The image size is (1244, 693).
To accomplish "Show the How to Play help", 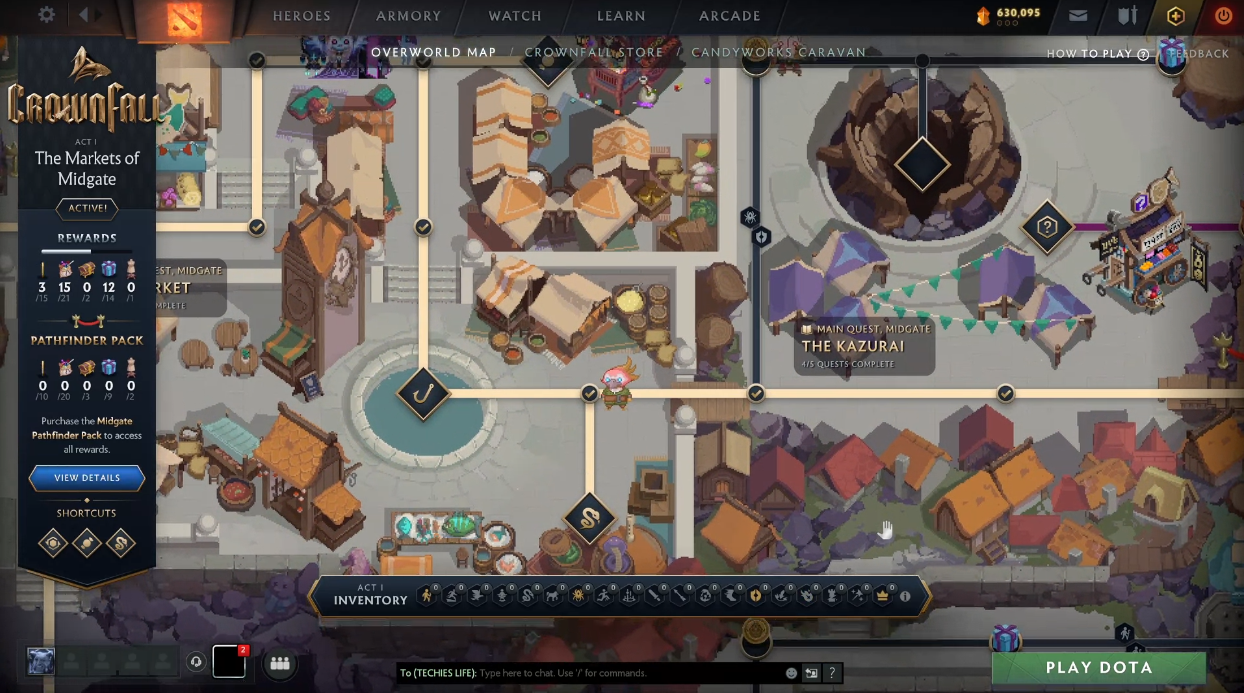I will pos(1097,54).
